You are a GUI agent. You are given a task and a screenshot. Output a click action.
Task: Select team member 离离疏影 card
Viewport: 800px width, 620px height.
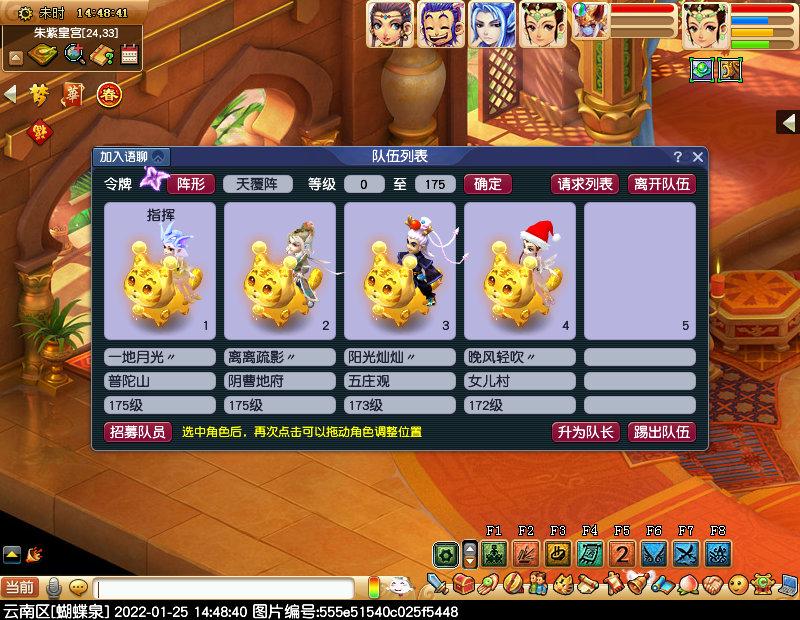click(x=280, y=270)
